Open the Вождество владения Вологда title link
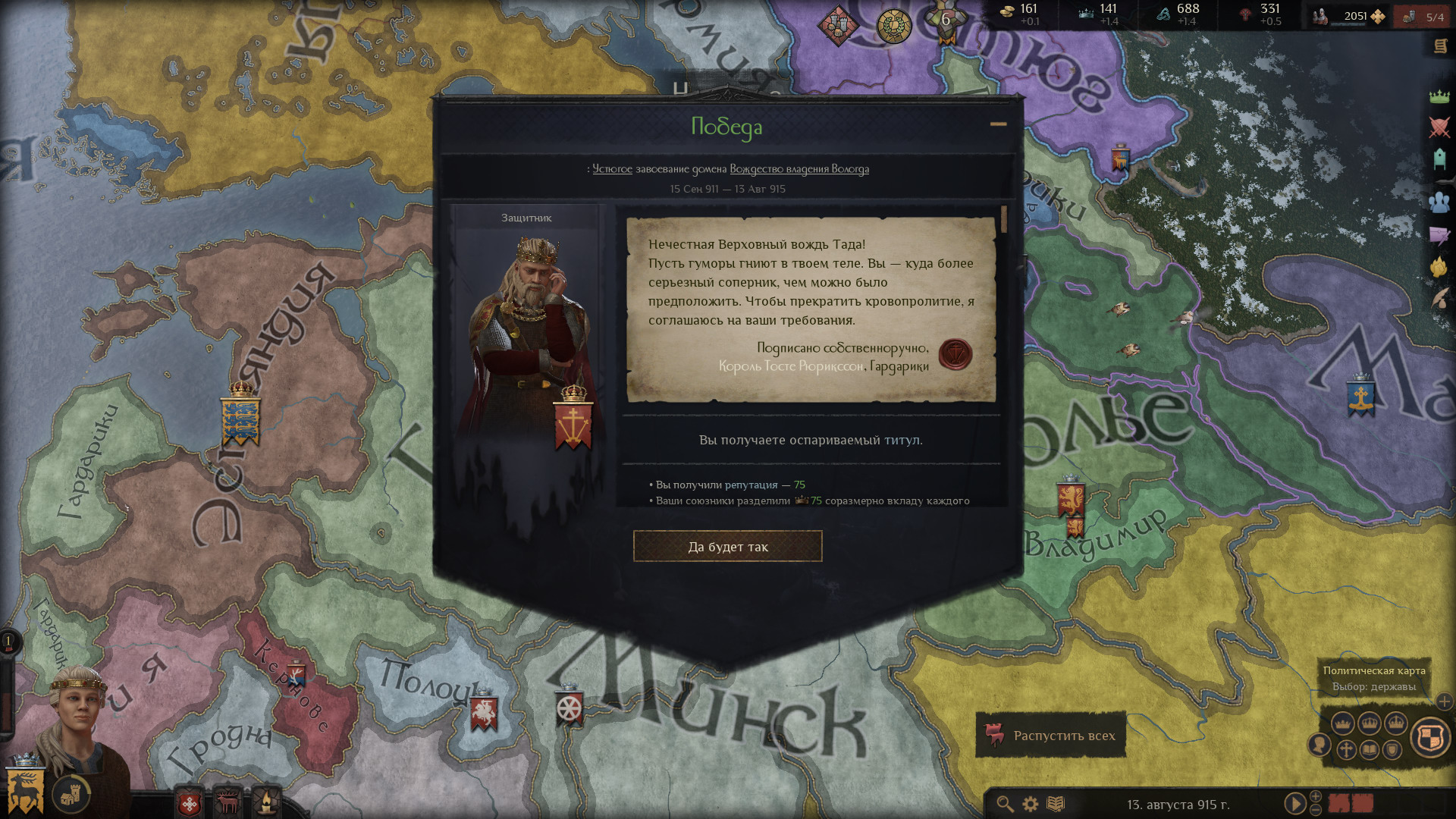This screenshot has height=819, width=1456. [x=799, y=169]
